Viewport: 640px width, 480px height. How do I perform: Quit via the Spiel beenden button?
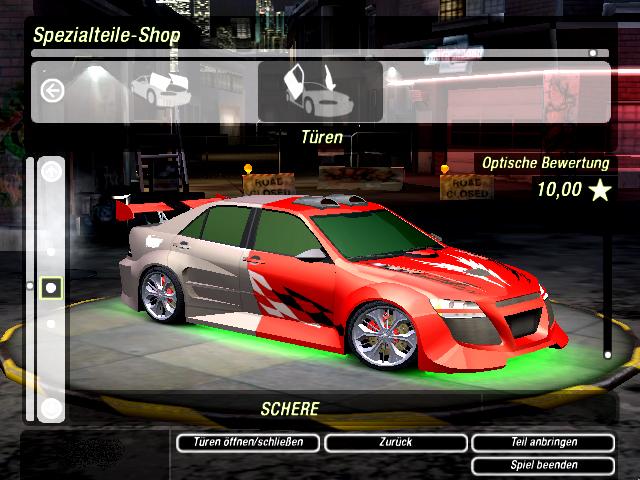[542, 465]
